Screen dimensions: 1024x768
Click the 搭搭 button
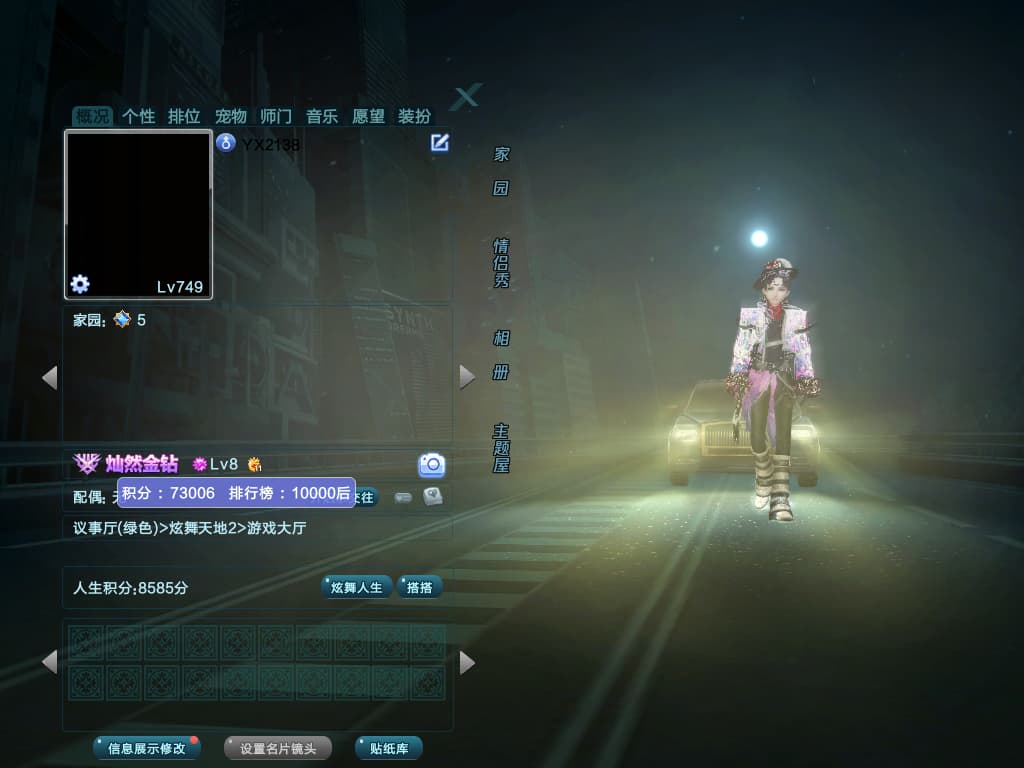coord(420,587)
